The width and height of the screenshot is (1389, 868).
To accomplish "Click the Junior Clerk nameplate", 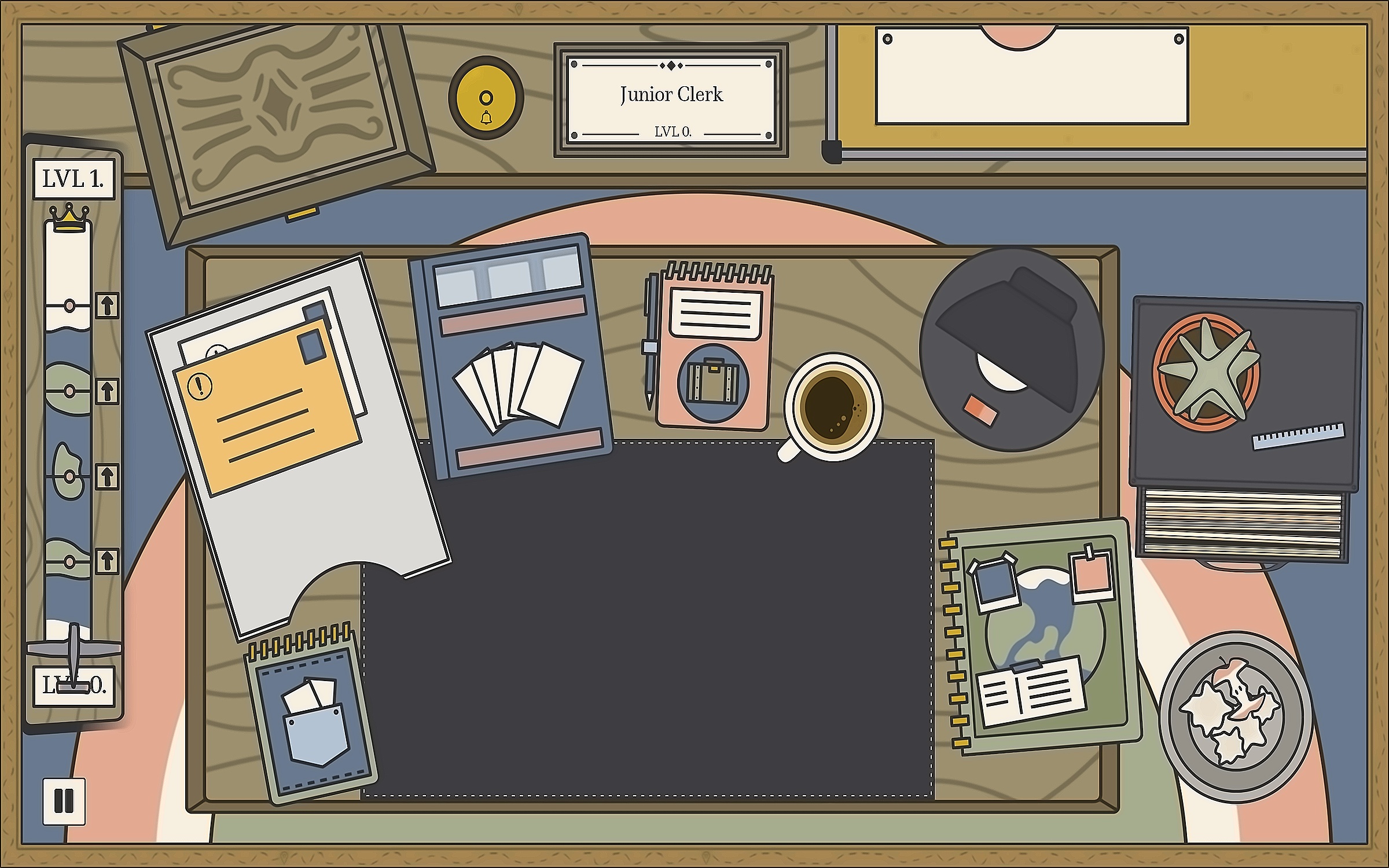I will pyautogui.click(x=671, y=100).
